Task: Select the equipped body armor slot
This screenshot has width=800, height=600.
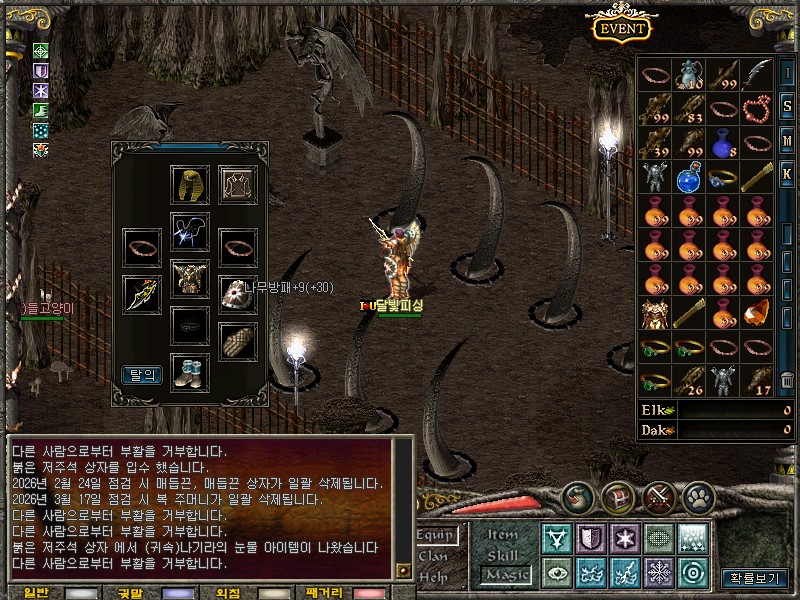Action: 190,278
